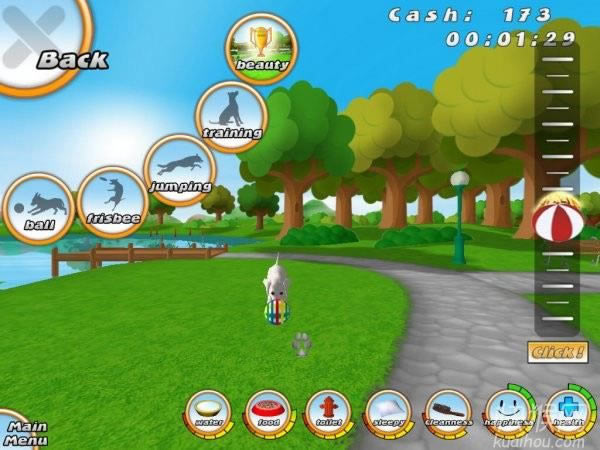Tap the sleepy pillow icon
The width and height of the screenshot is (600, 450).
point(387,412)
